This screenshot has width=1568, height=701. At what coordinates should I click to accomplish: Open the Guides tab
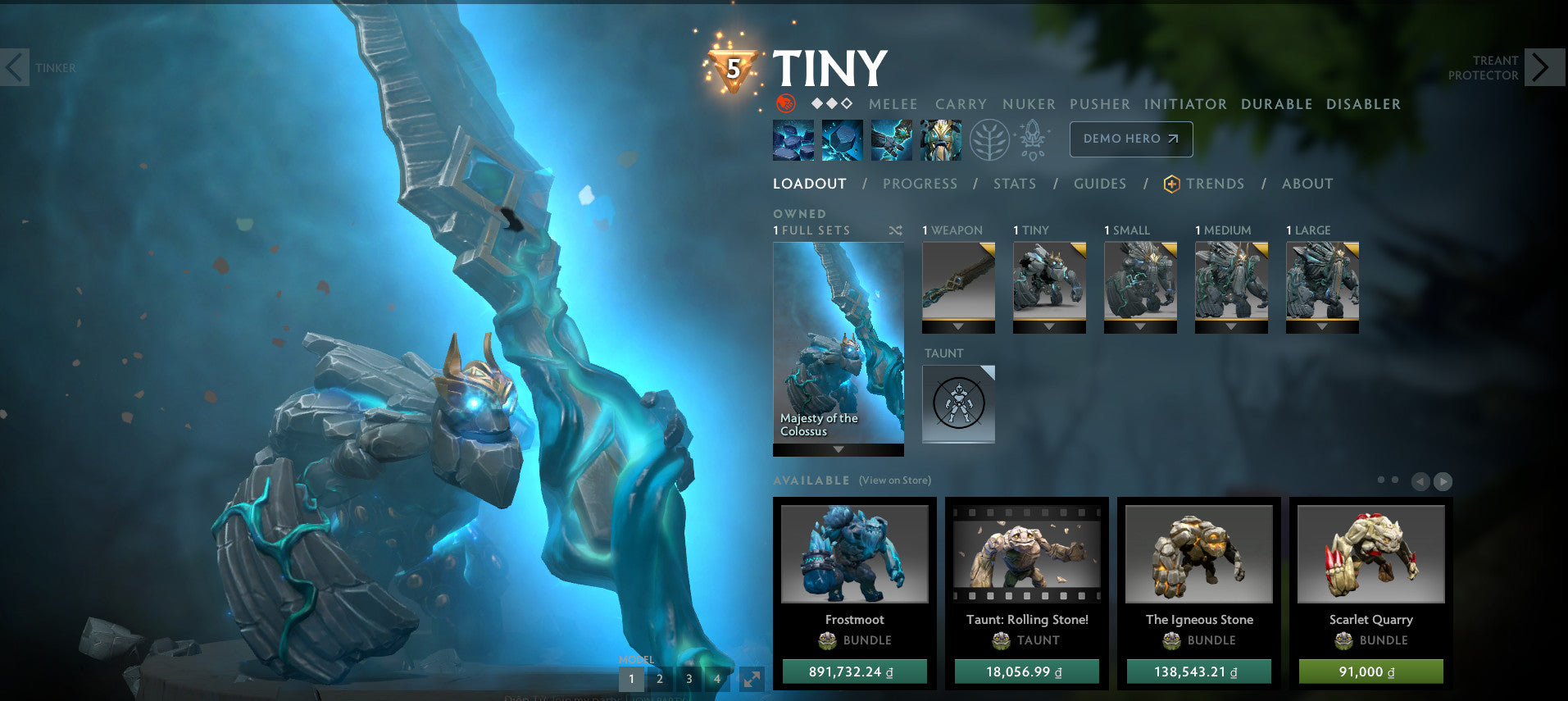pyautogui.click(x=1098, y=184)
